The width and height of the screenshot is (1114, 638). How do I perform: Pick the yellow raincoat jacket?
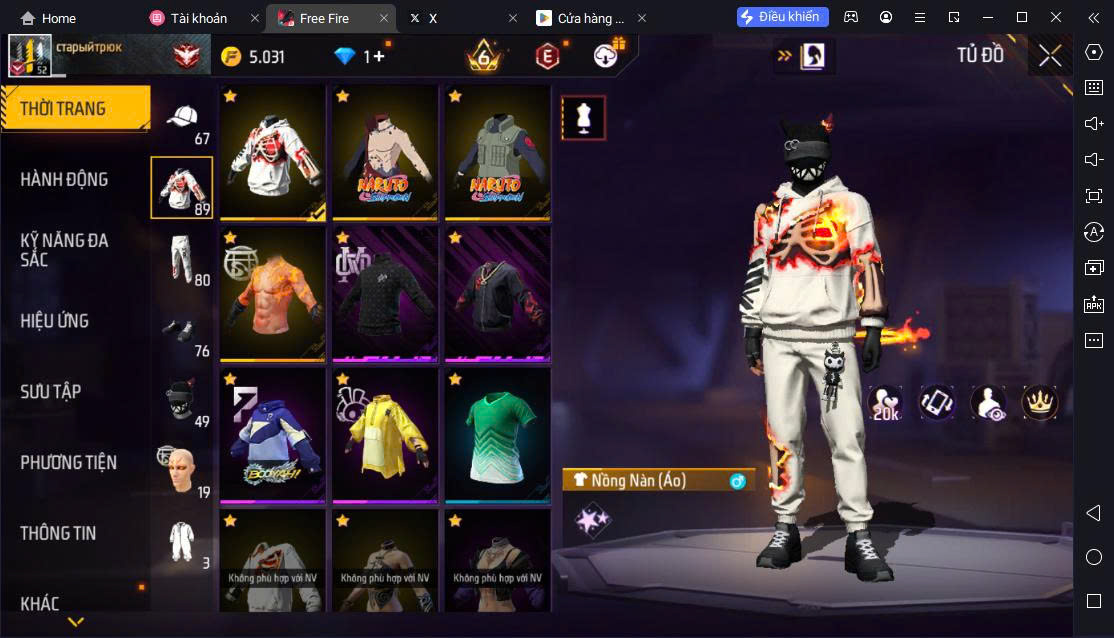(x=385, y=435)
